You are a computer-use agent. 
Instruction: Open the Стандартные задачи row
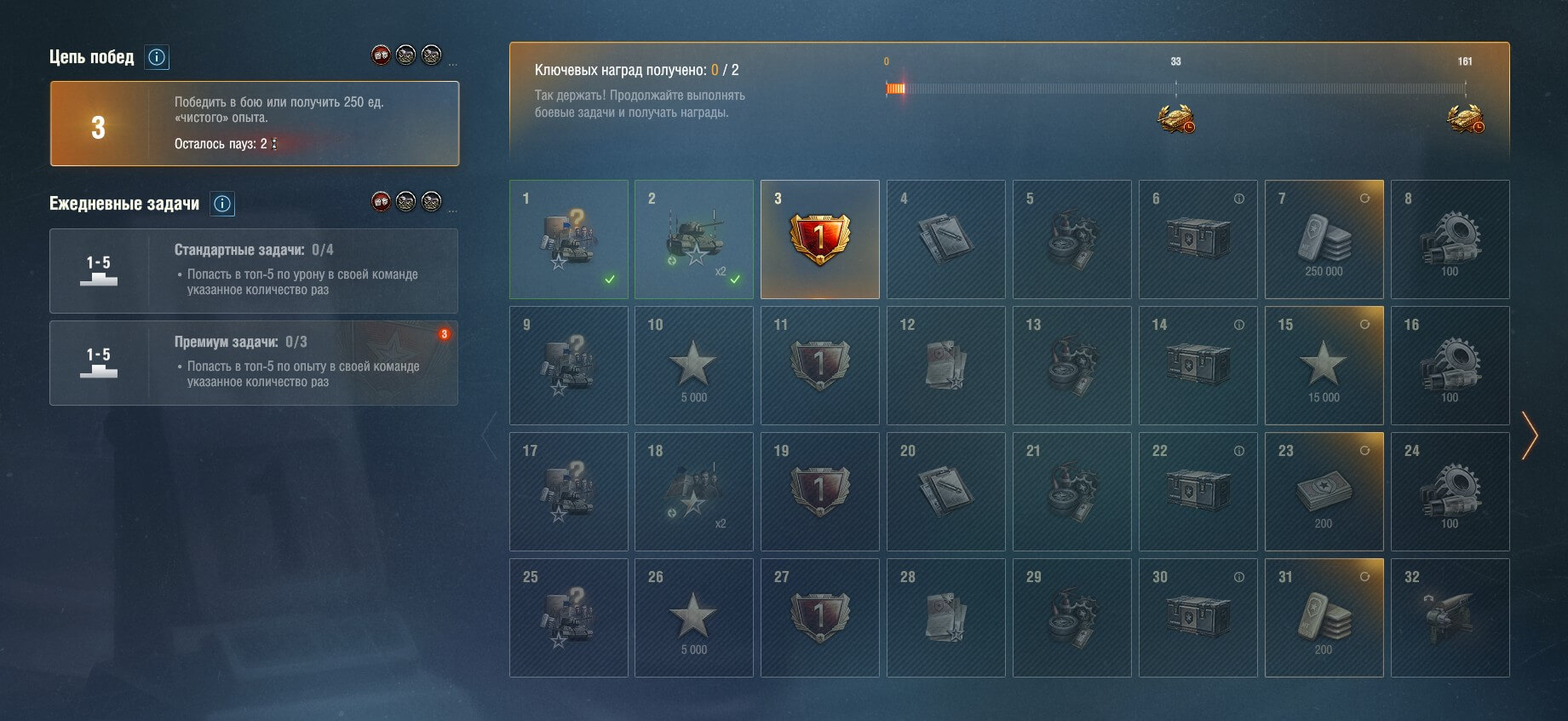click(254, 271)
